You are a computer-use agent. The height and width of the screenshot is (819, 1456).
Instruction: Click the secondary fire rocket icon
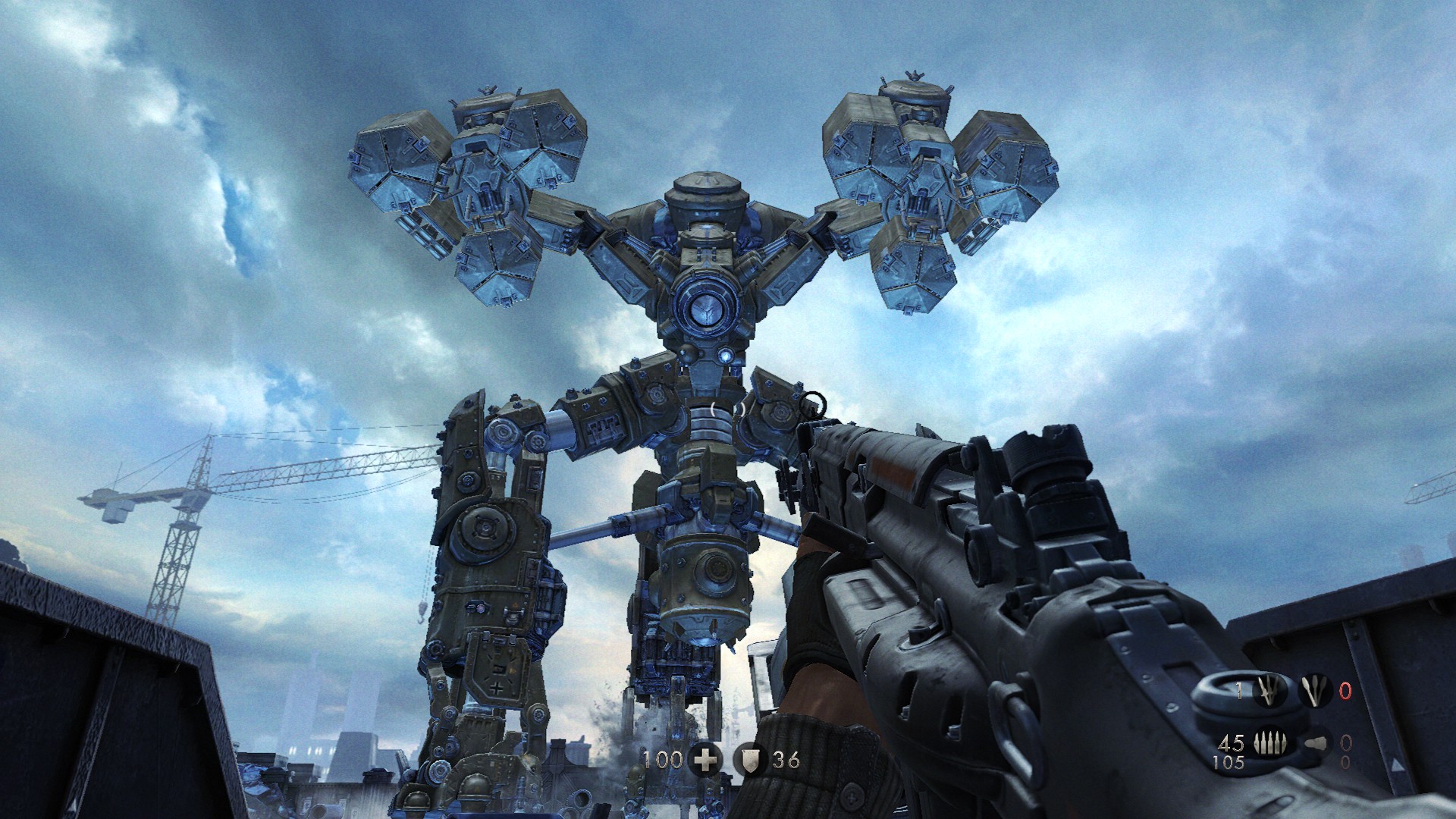(x=1315, y=744)
